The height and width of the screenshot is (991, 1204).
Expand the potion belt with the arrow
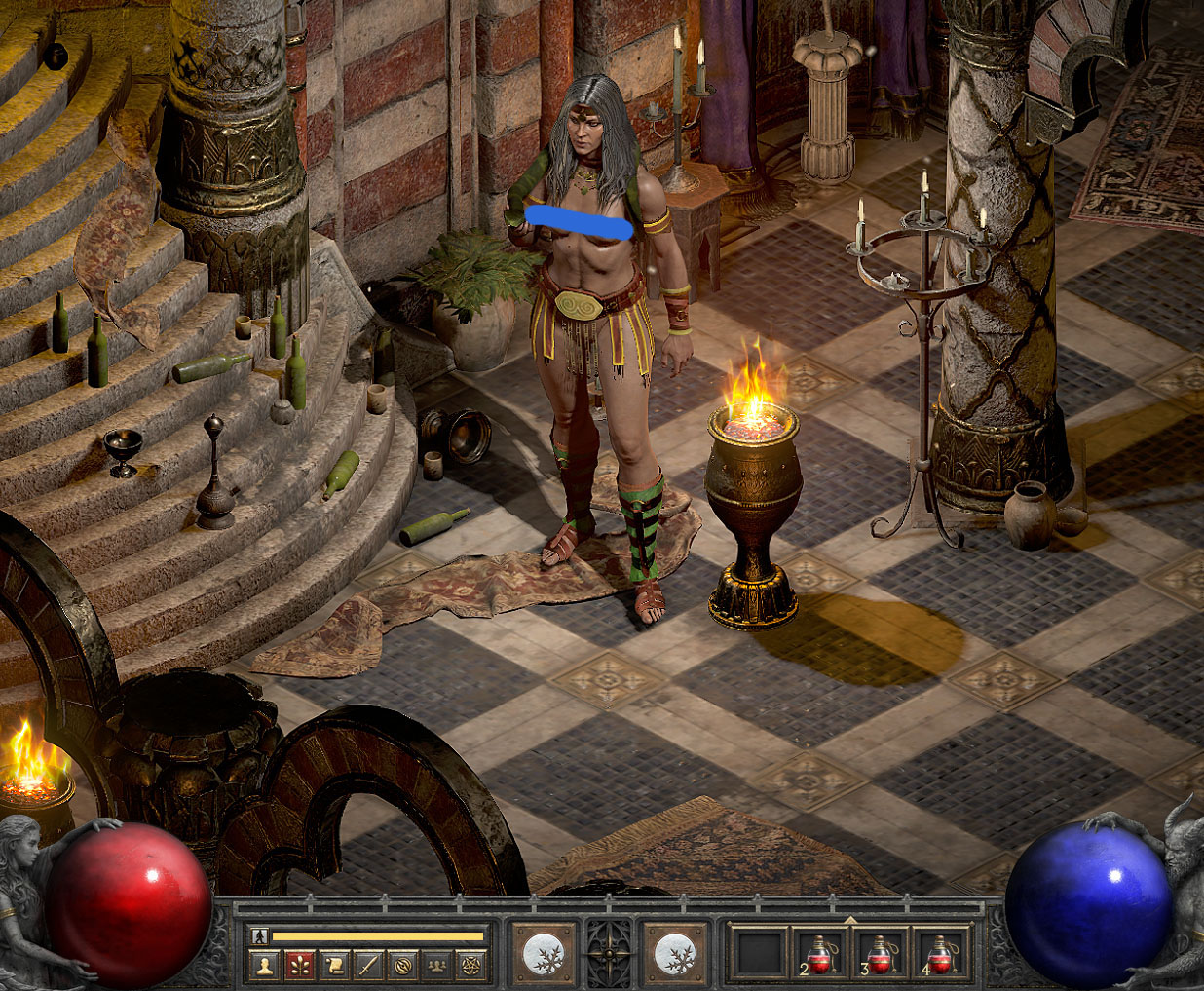tap(850, 919)
